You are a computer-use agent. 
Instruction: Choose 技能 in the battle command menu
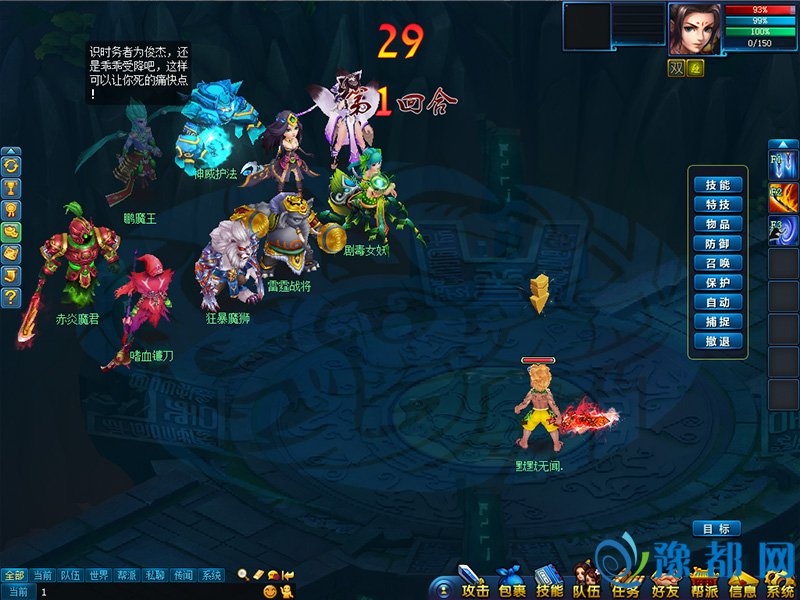tap(717, 185)
